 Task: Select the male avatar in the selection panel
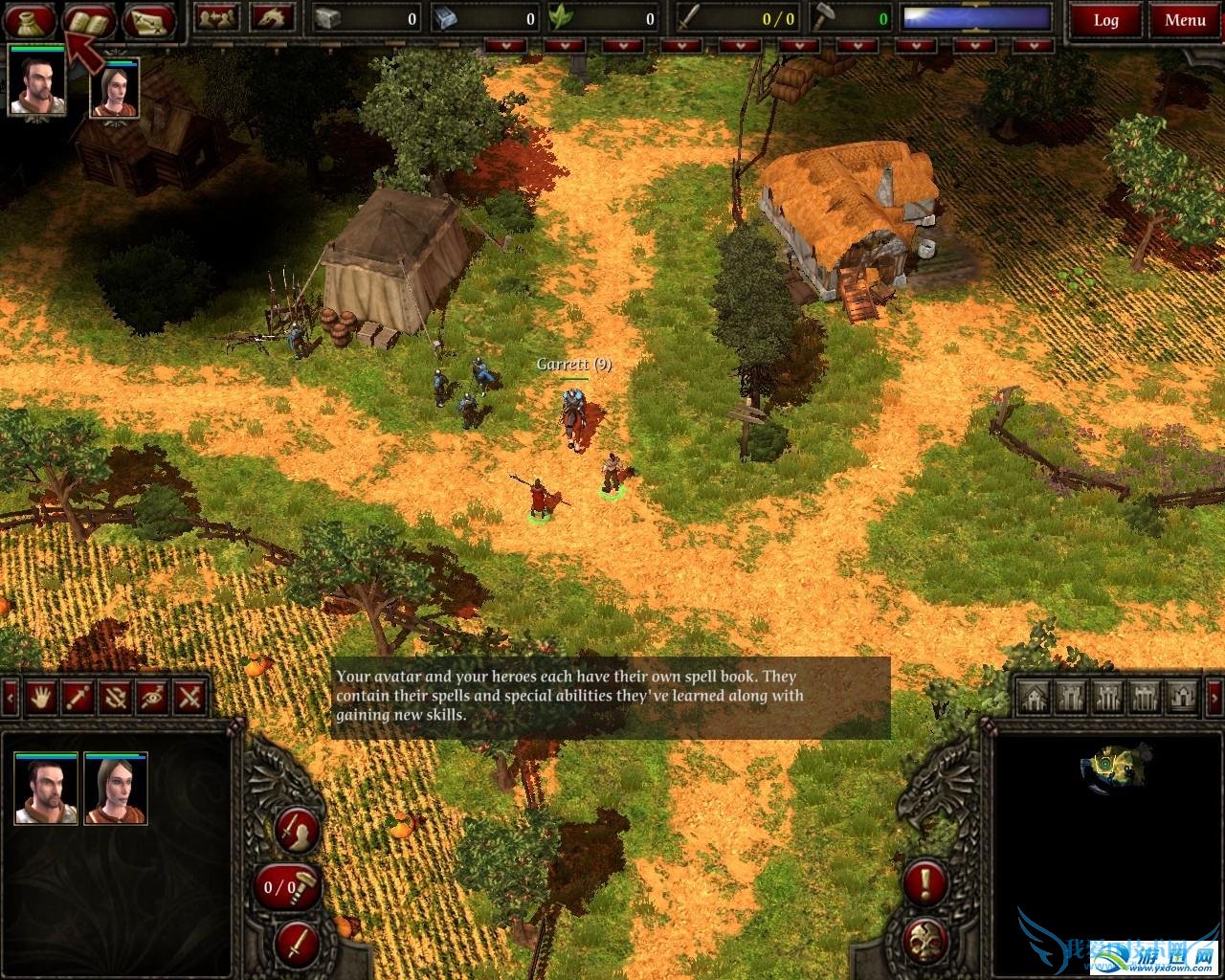pyautogui.click(x=45, y=789)
